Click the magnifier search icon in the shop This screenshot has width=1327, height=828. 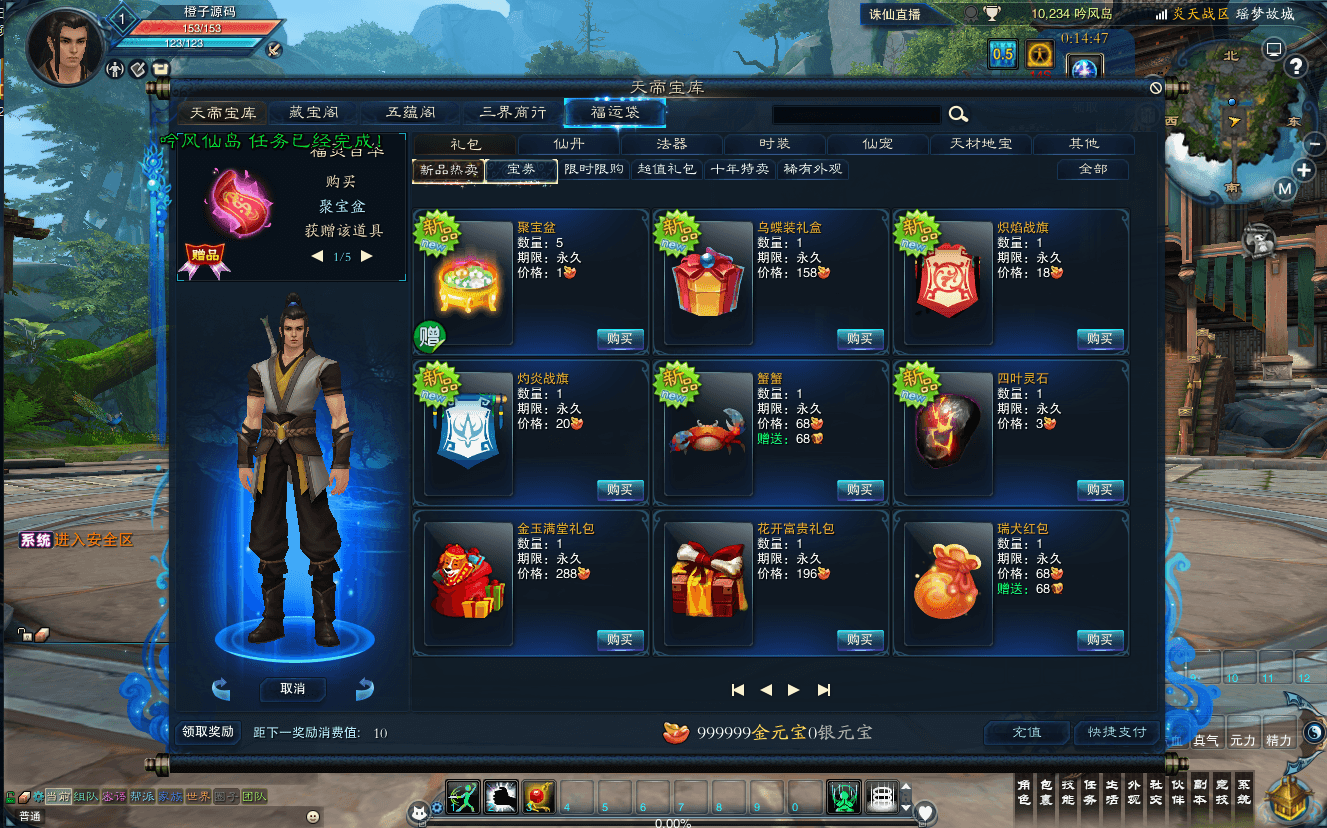tap(958, 115)
